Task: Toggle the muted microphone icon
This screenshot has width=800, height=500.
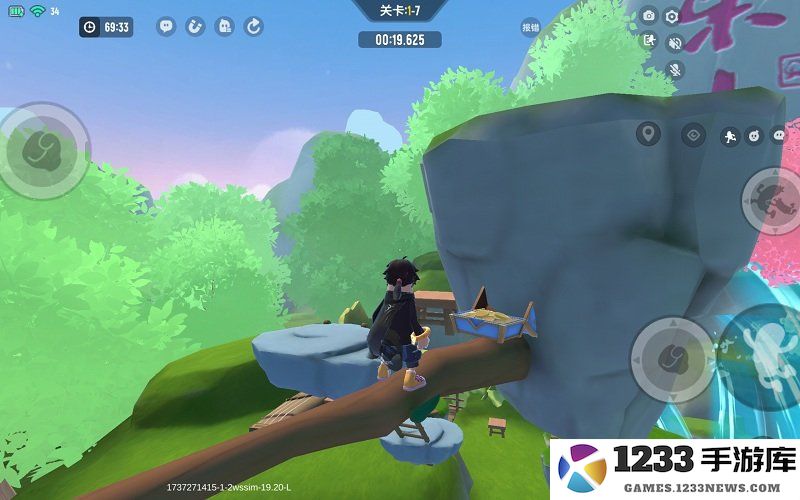Action: tap(675, 69)
